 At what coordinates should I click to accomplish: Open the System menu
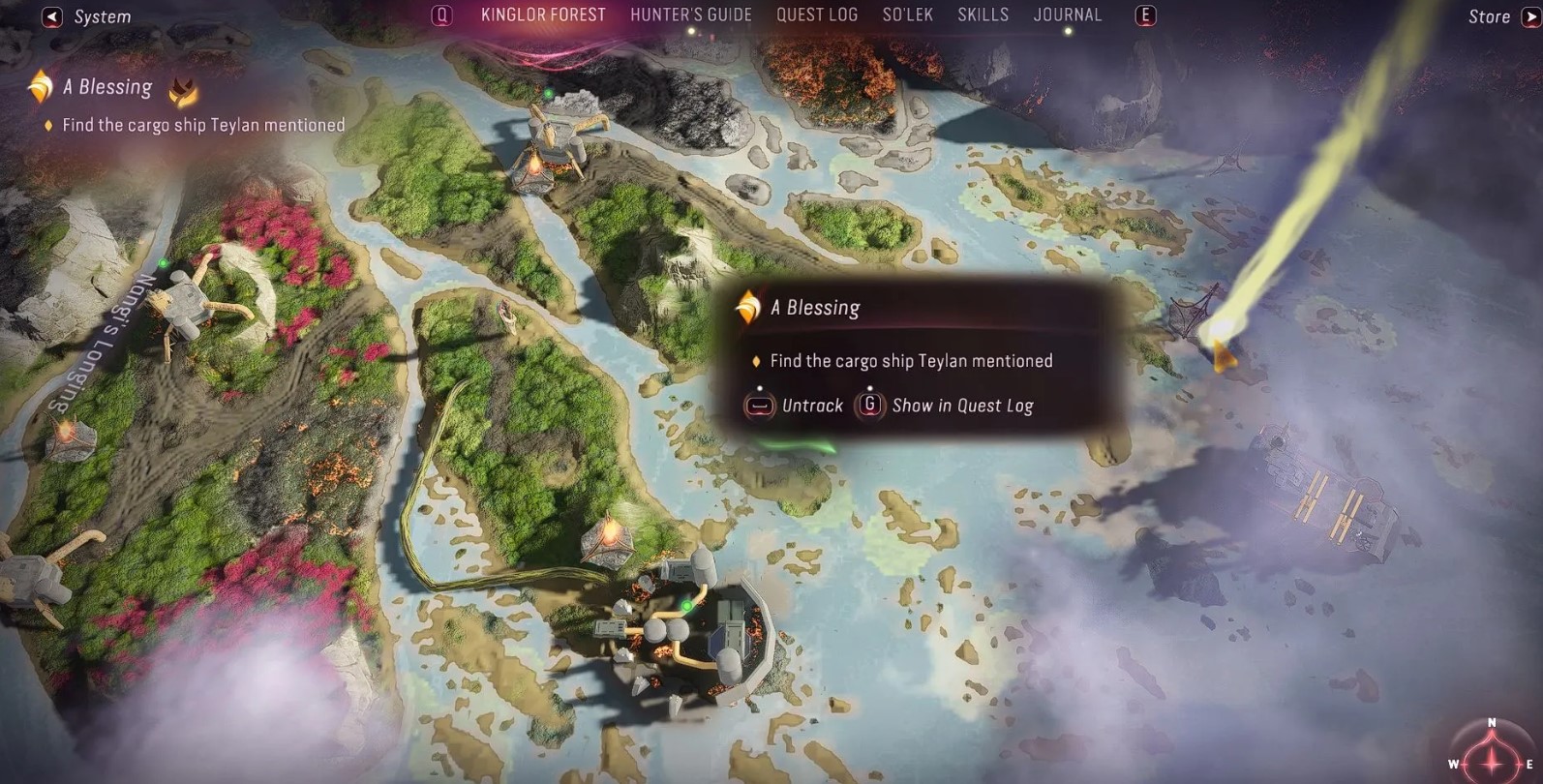pos(87,16)
